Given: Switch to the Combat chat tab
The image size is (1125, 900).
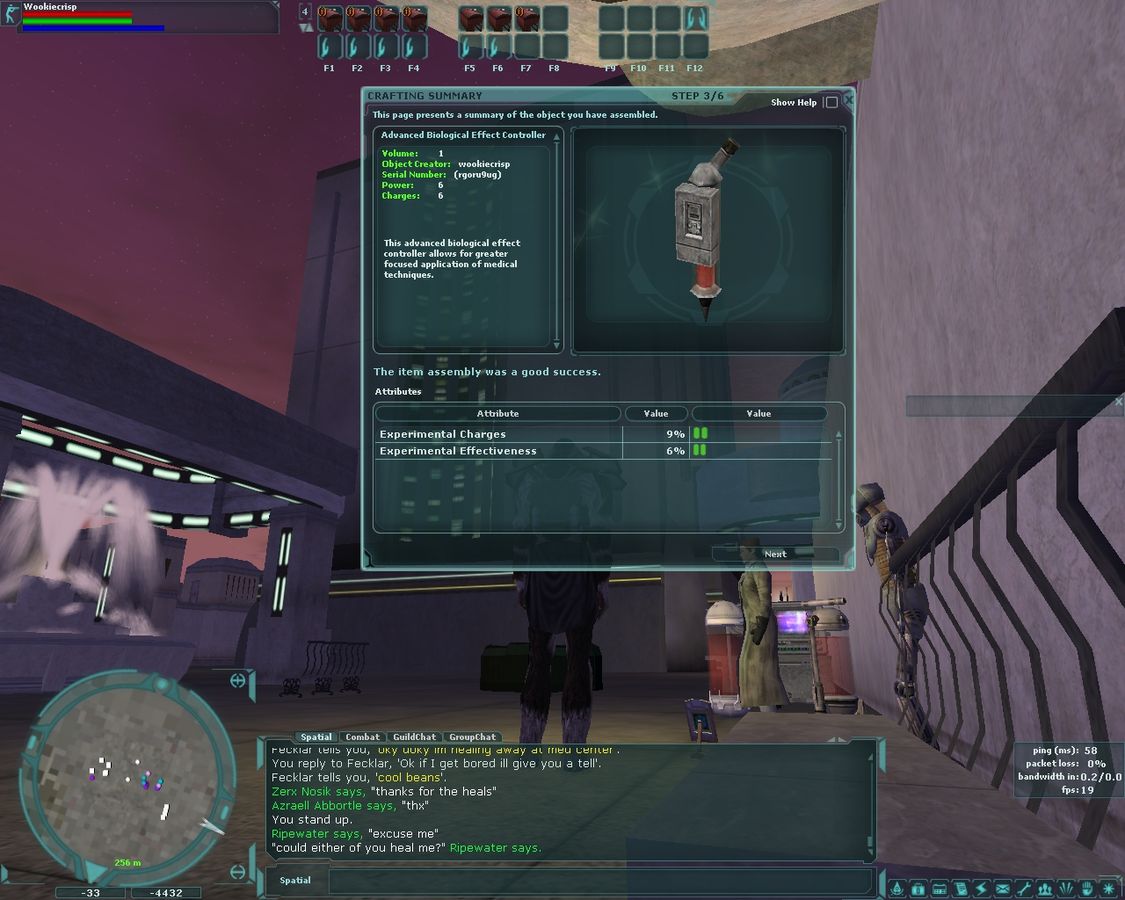Looking at the screenshot, I should 362,737.
